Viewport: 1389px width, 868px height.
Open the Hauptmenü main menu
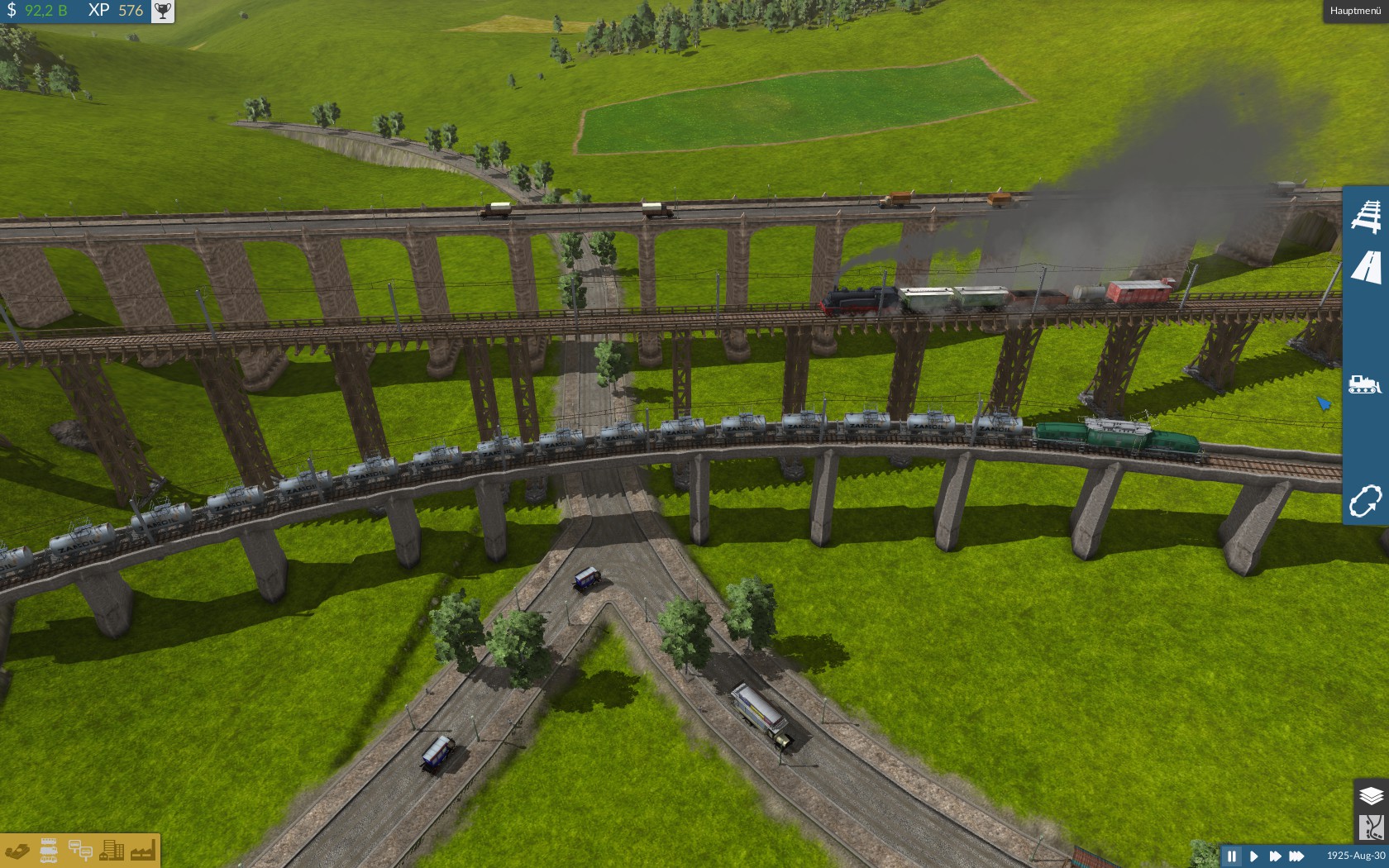[1355, 11]
